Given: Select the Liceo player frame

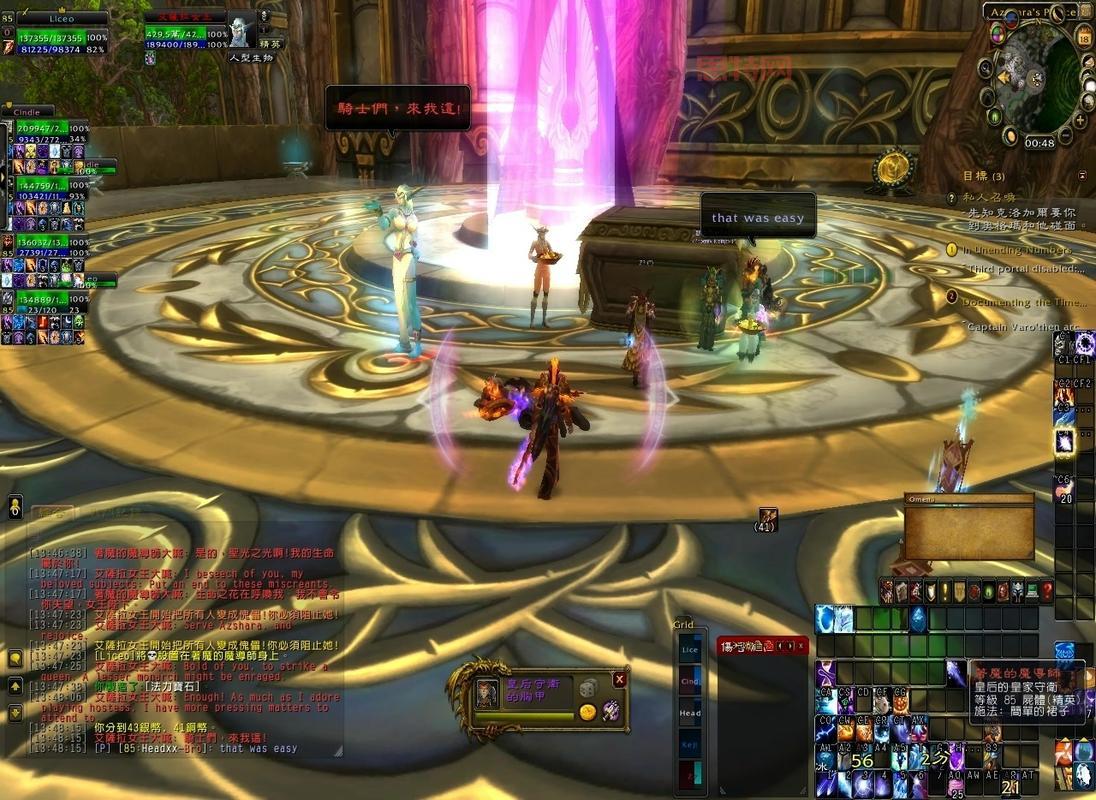Looking at the screenshot, I should point(60,19).
